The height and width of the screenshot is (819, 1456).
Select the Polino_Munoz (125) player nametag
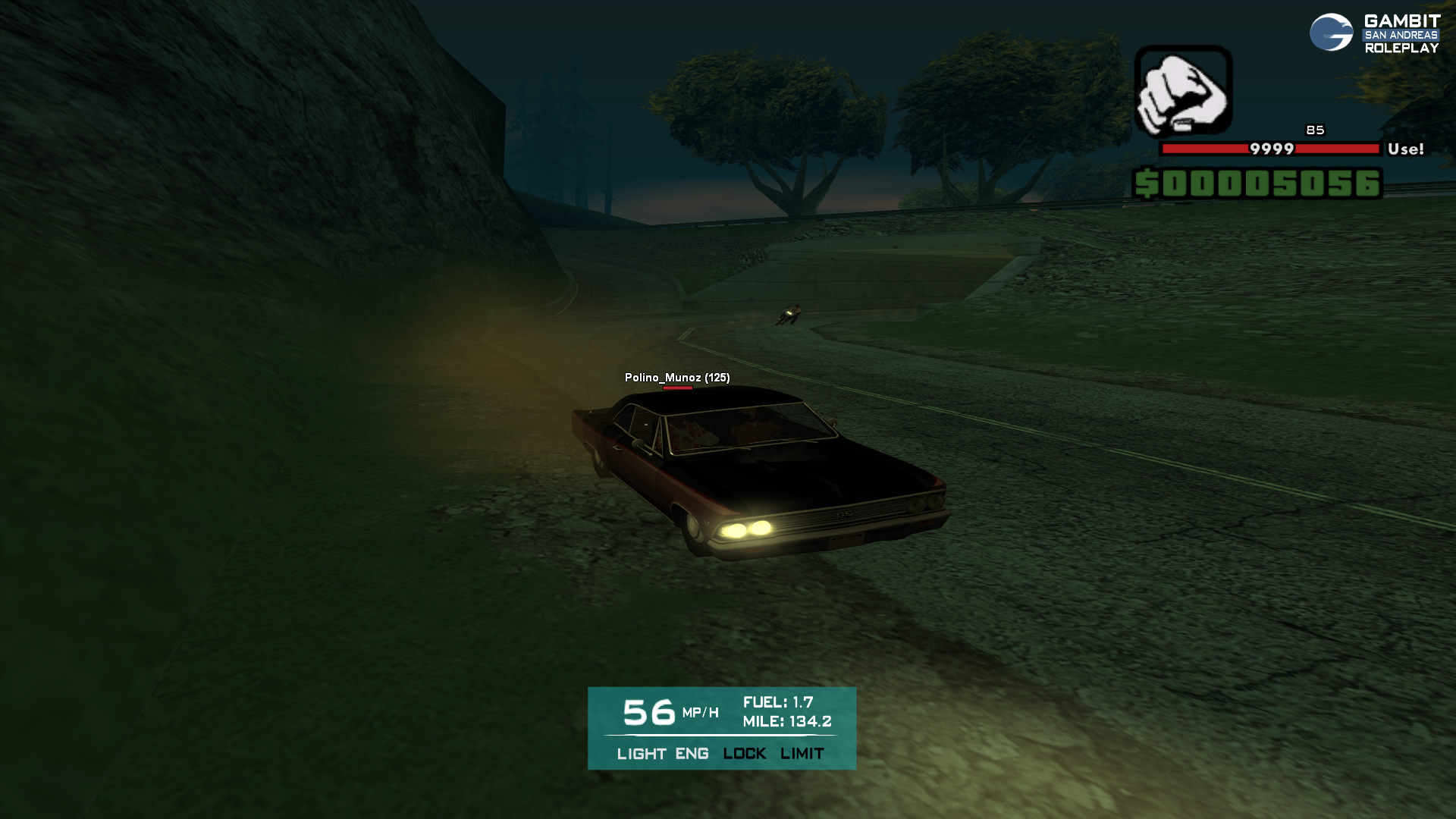click(x=677, y=378)
